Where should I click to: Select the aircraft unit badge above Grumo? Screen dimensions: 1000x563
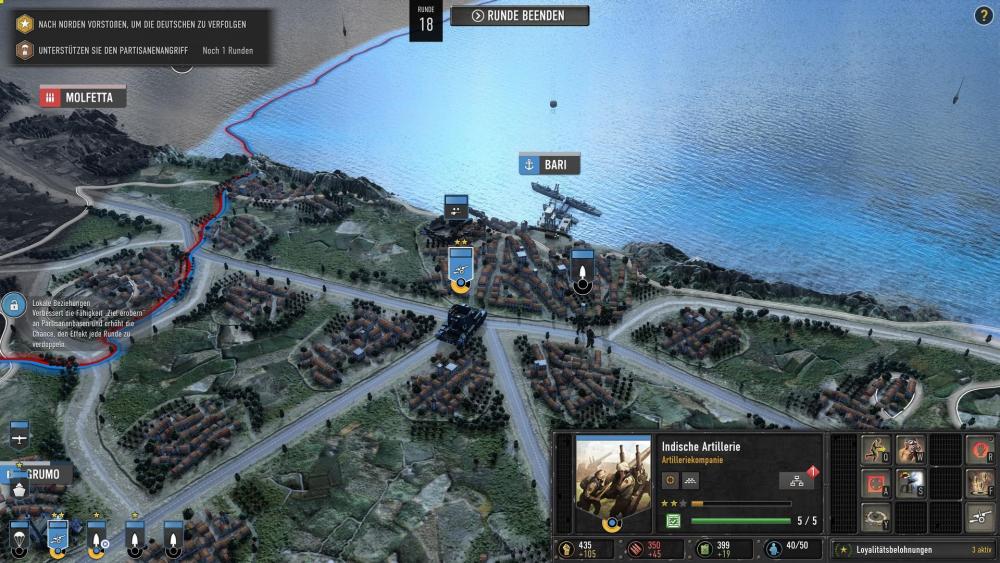coord(19,434)
